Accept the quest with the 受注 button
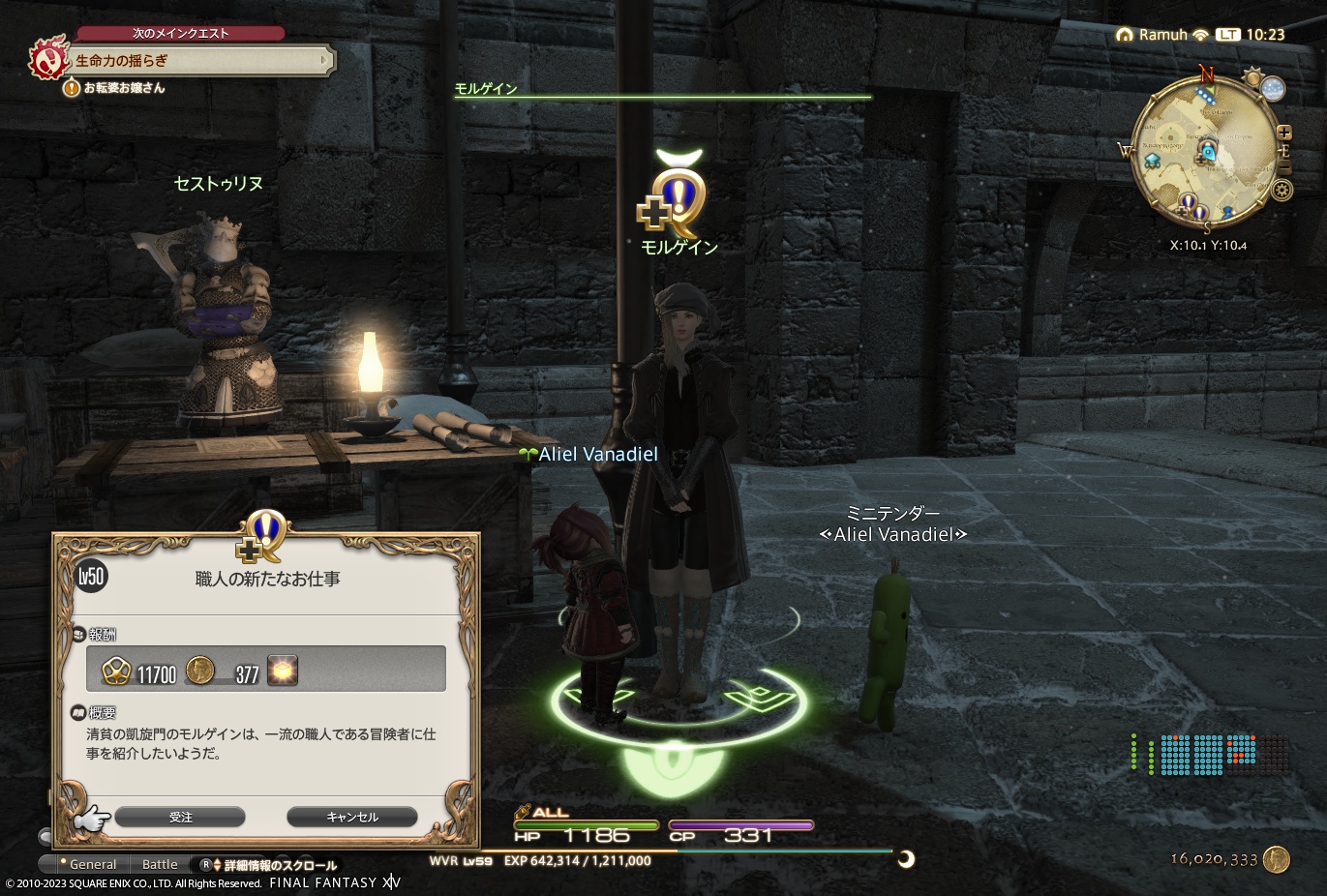 pyautogui.click(x=180, y=817)
